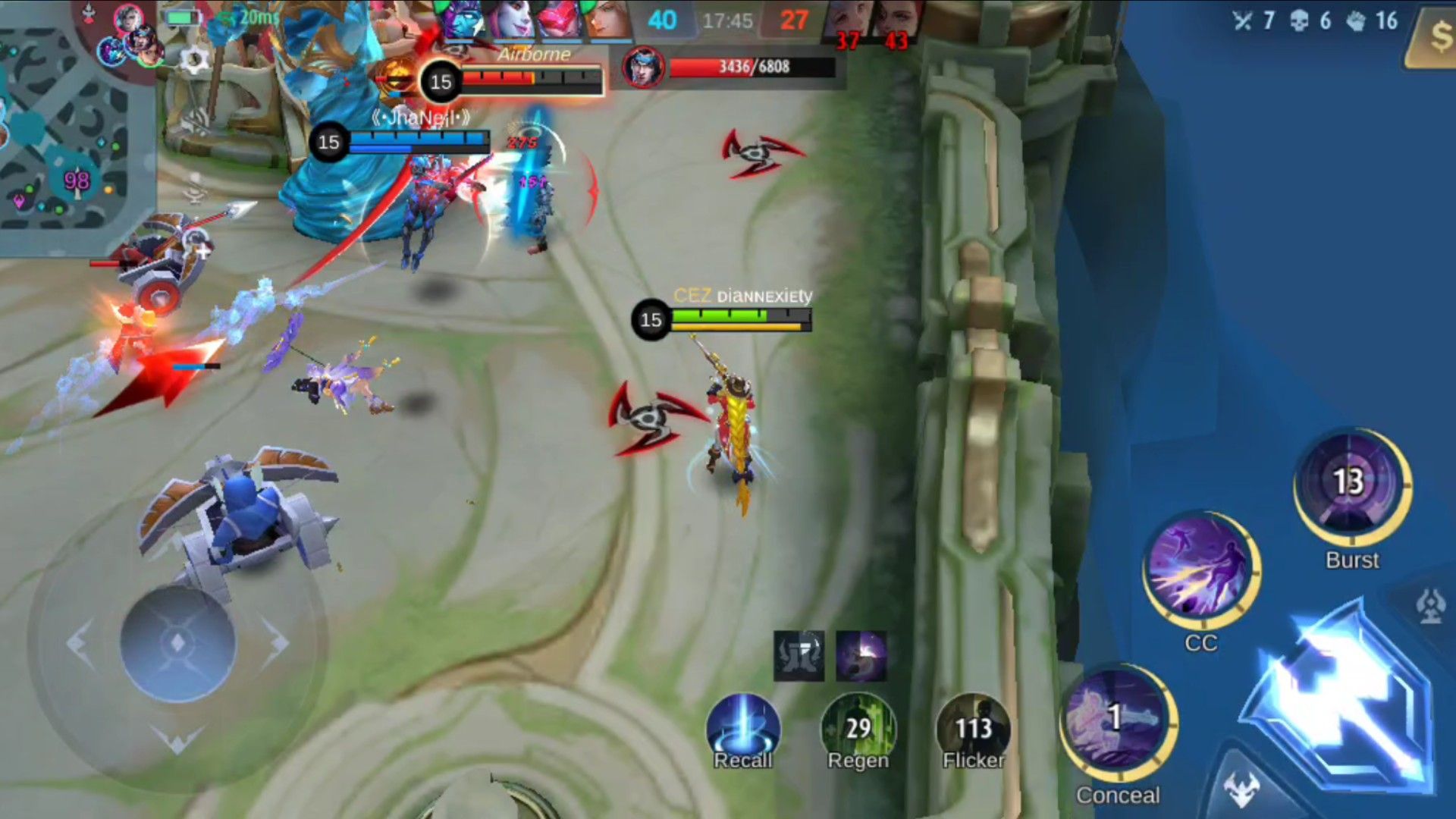The width and height of the screenshot is (1456, 819).
Task: Toggle the microphone voice chat icon
Action: pos(195,188)
